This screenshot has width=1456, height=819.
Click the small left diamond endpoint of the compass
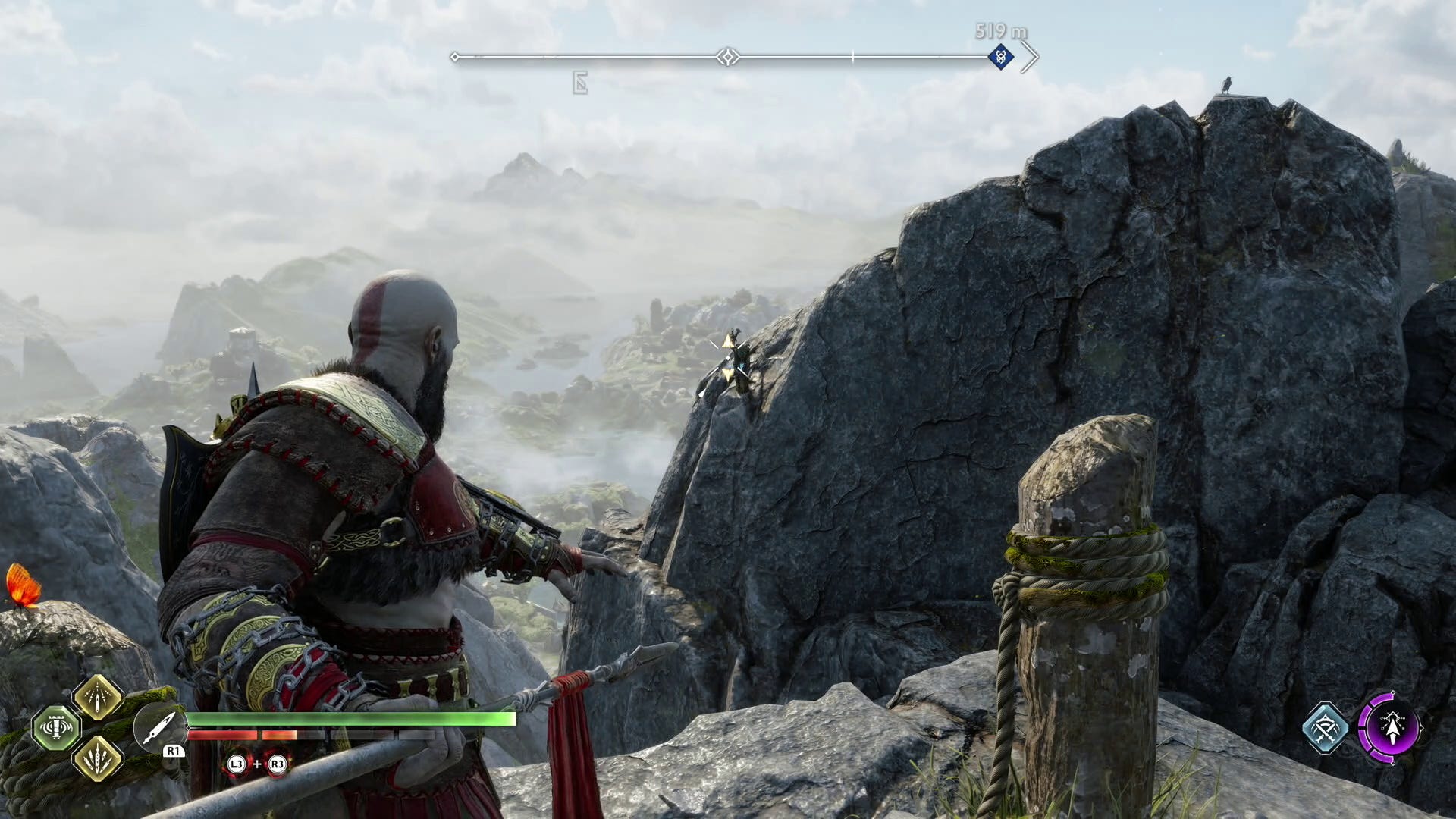[x=455, y=55]
